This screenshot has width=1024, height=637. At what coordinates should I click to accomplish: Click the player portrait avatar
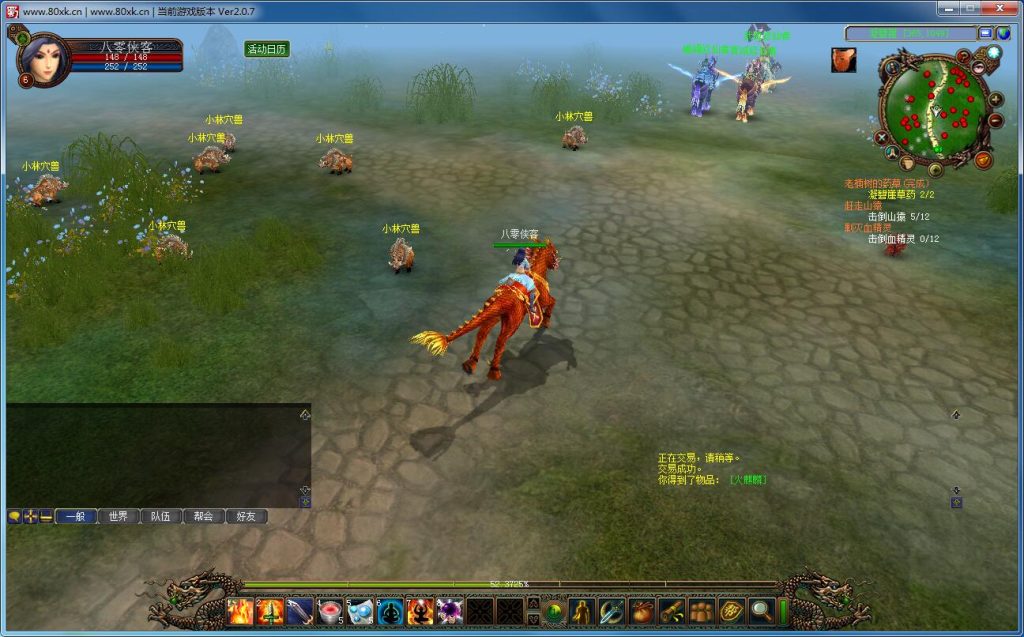41,60
